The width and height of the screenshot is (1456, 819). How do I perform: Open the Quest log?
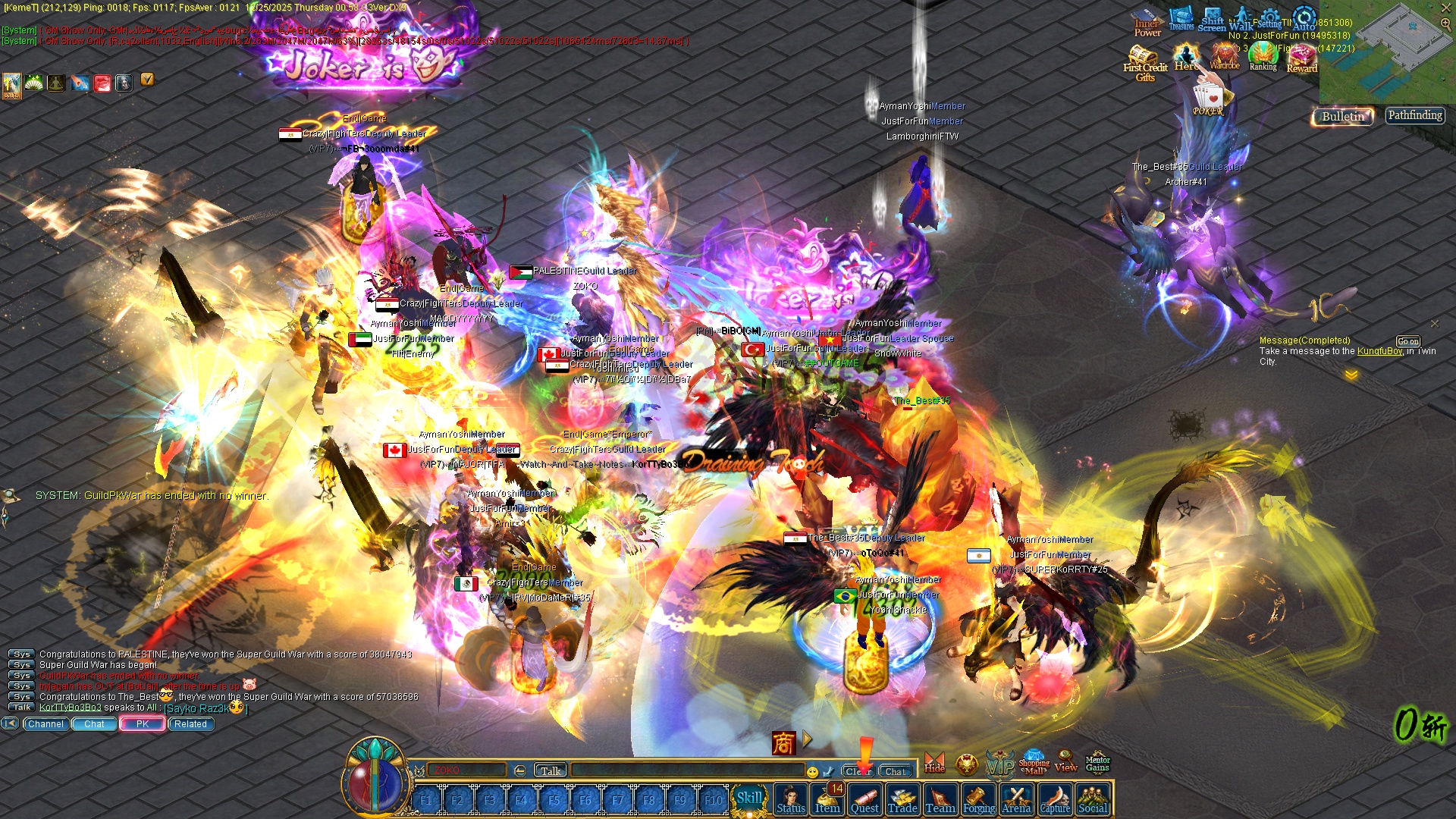point(864,799)
